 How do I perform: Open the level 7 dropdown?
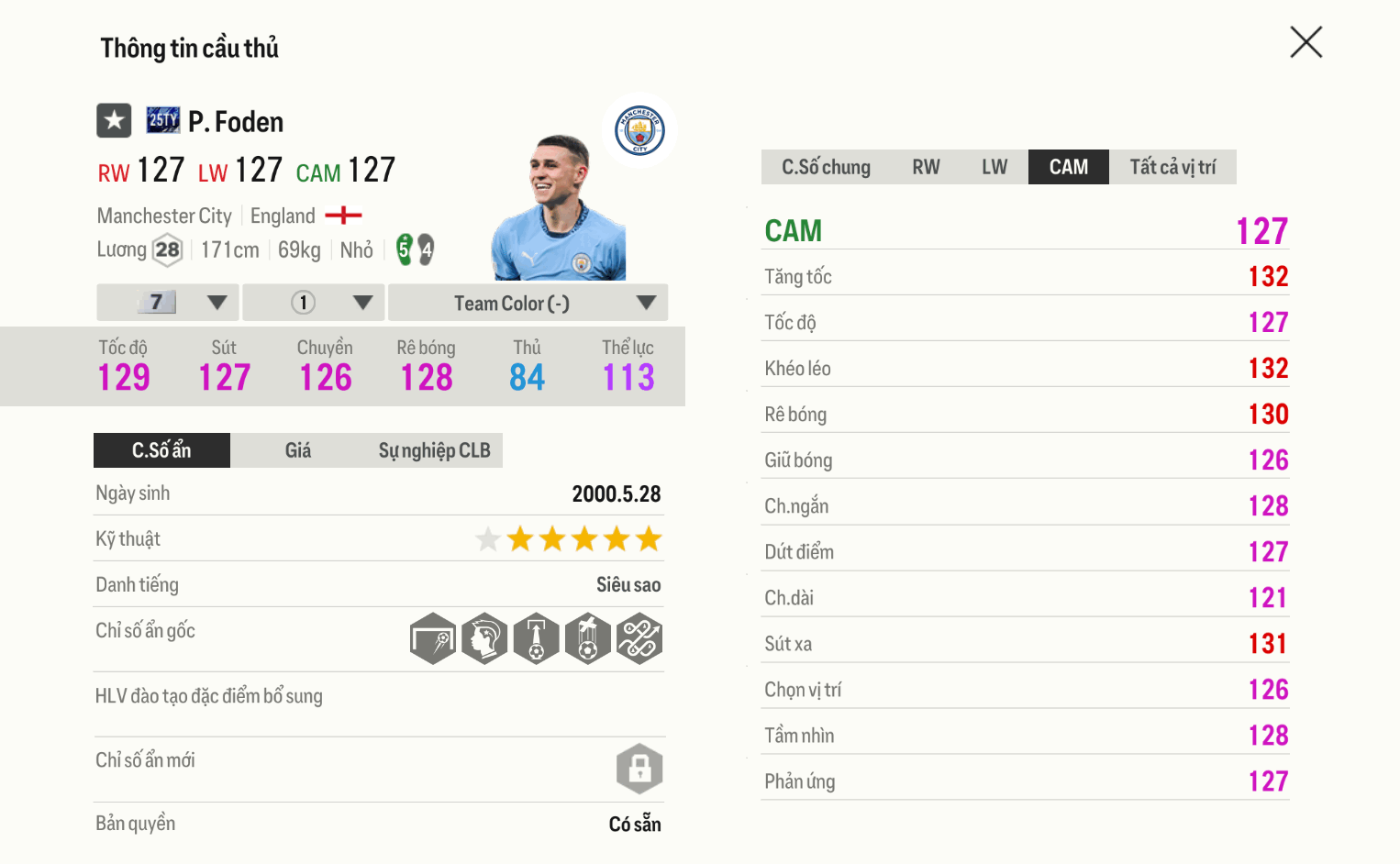pos(167,302)
